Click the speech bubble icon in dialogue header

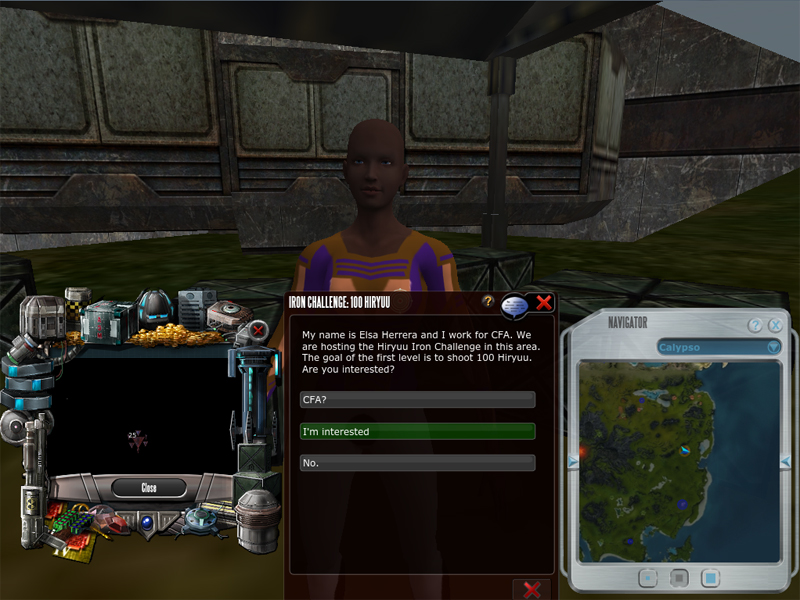click(x=516, y=305)
